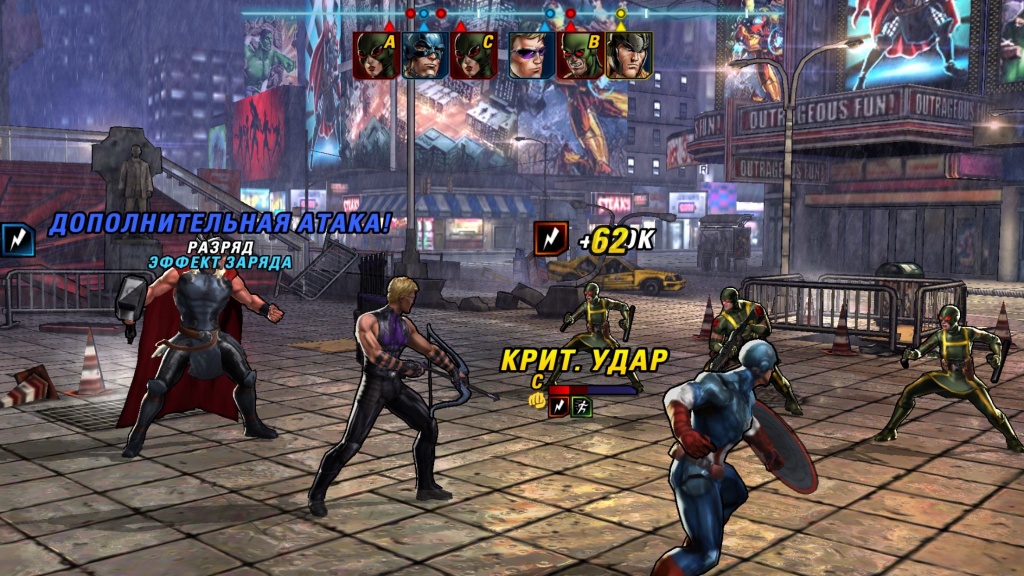Choose Hydra soldier C portrait in turn order
This screenshot has height=576, width=1024.
tap(474, 55)
